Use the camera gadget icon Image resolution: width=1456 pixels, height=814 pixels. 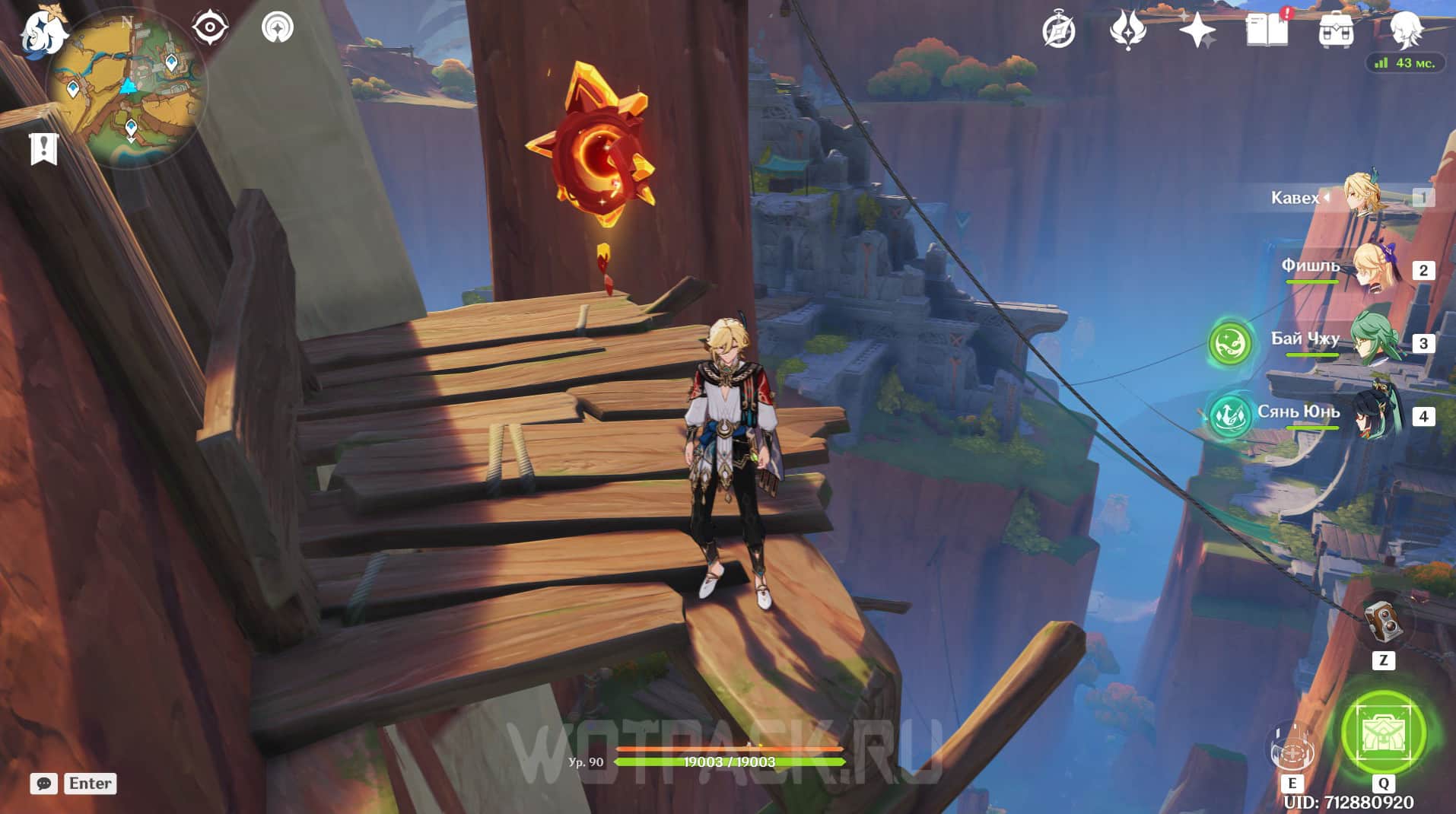pyautogui.click(x=1382, y=623)
